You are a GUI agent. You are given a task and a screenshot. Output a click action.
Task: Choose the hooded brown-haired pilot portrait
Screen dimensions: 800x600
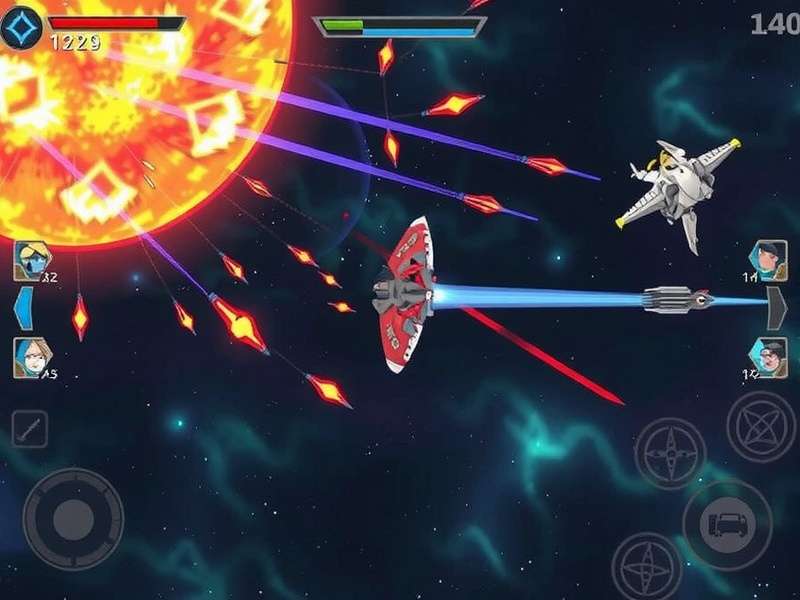[29, 357]
